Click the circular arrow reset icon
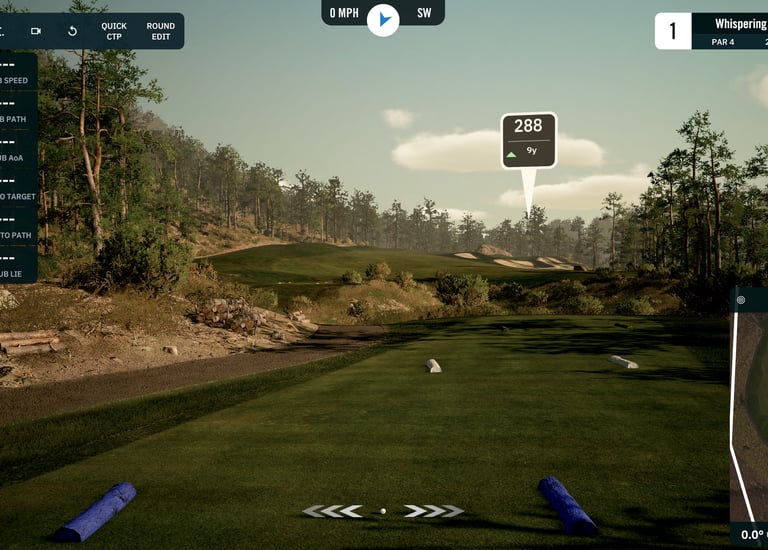768x550 pixels. (x=72, y=31)
